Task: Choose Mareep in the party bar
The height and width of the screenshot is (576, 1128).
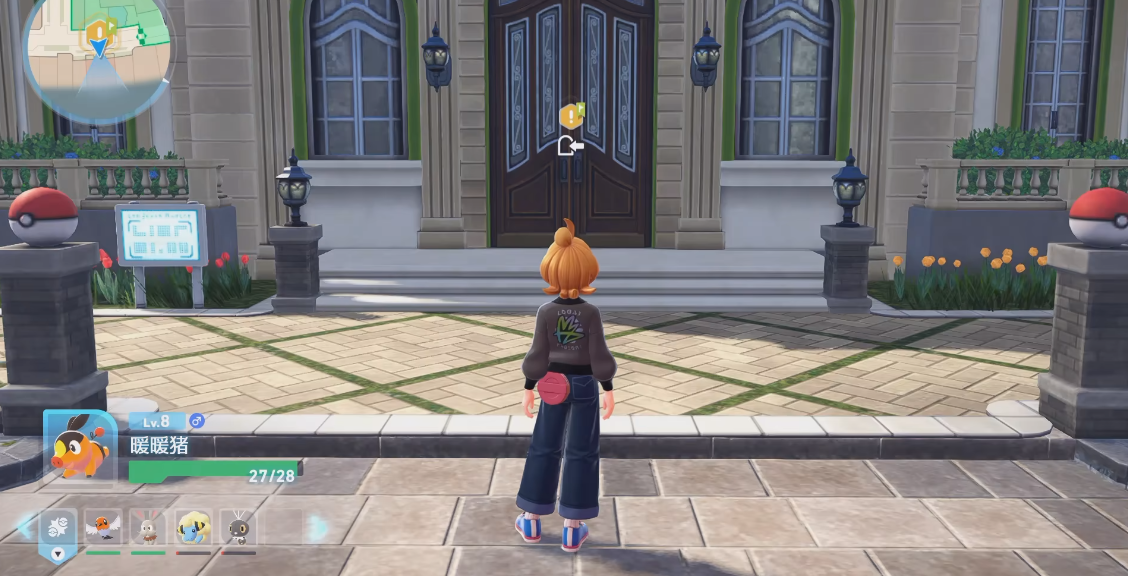Action: click(193, 526)
